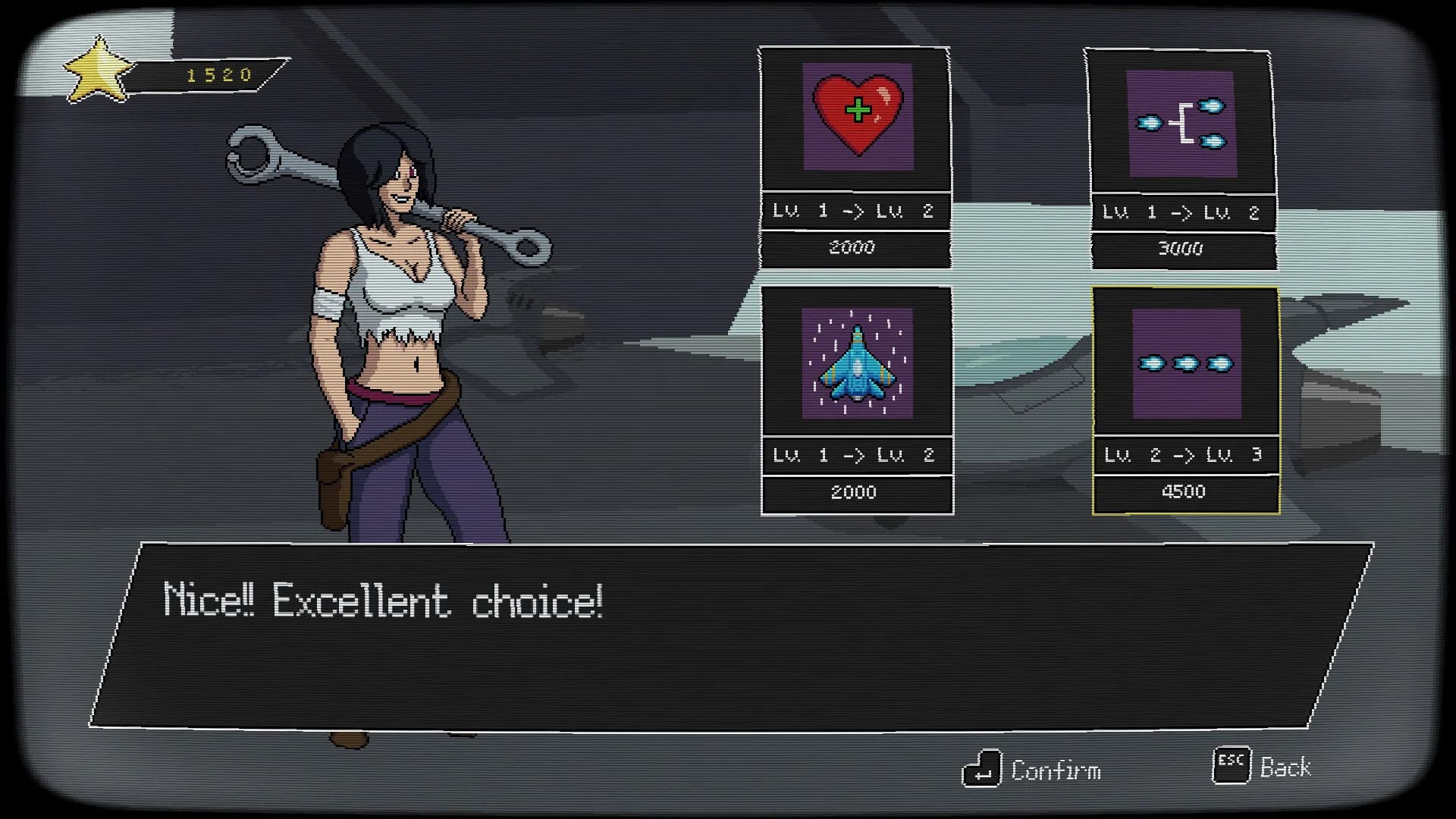Click the 1520 star counter bar
This screenshot has width=1456, height=819.
[x=216, y=73]
